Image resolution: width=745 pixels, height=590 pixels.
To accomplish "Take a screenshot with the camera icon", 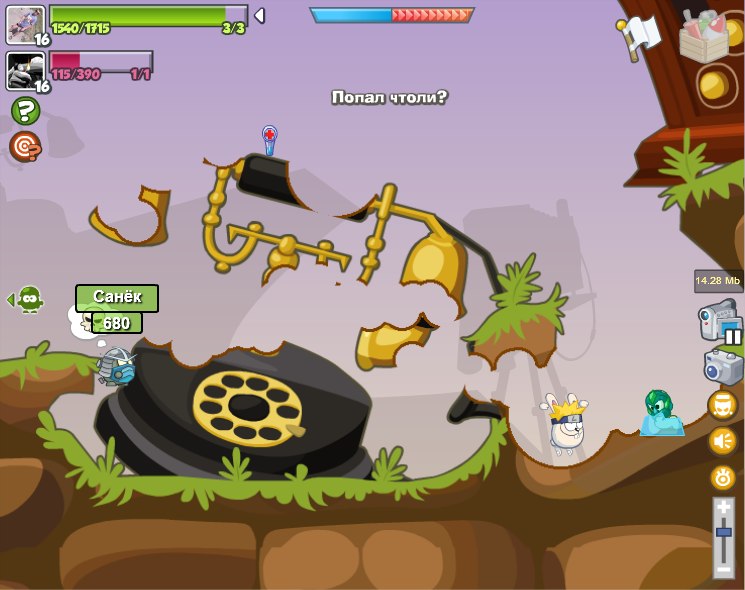I will point(723,365).
